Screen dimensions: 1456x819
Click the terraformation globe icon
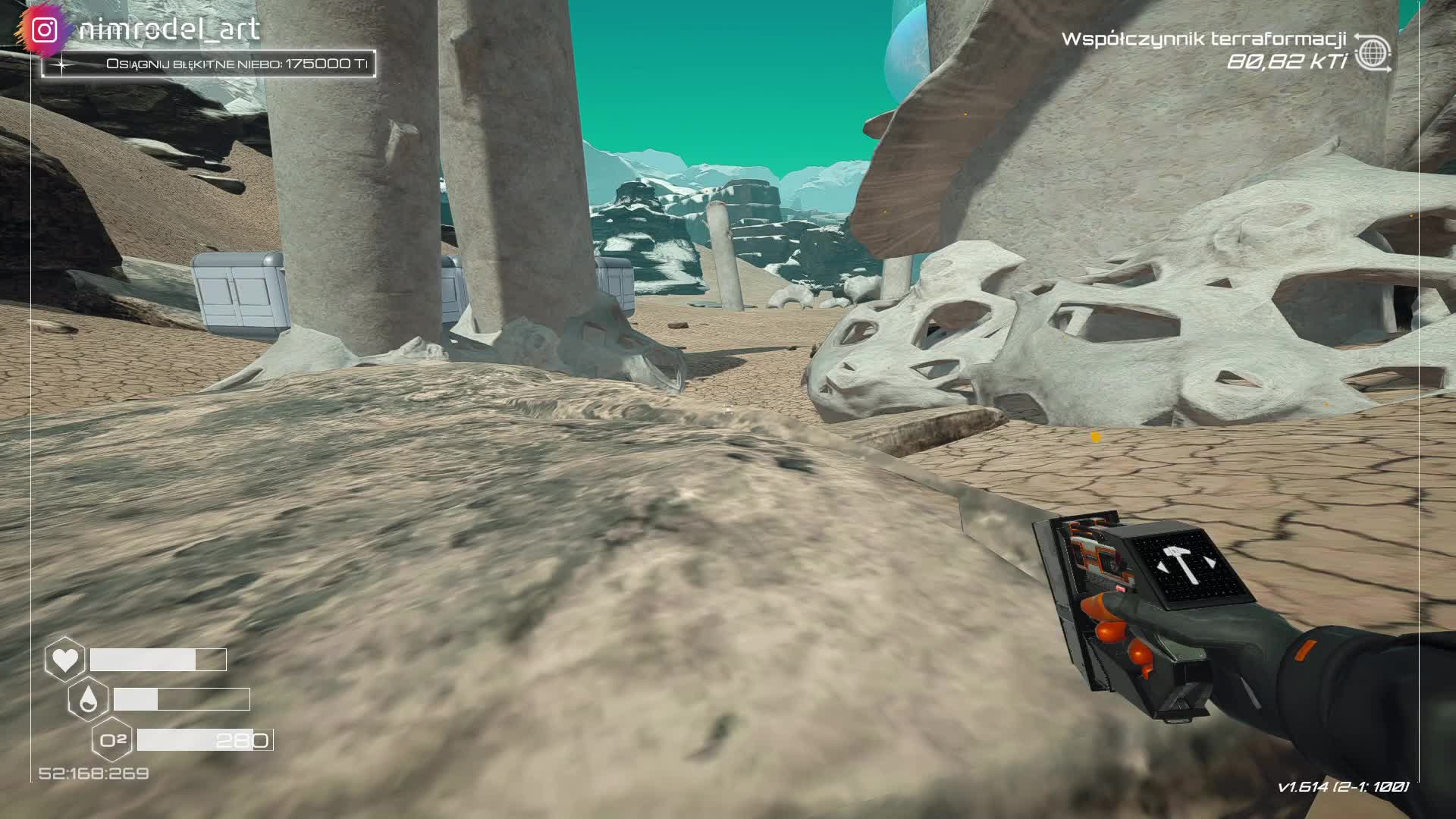point(1373,52)
